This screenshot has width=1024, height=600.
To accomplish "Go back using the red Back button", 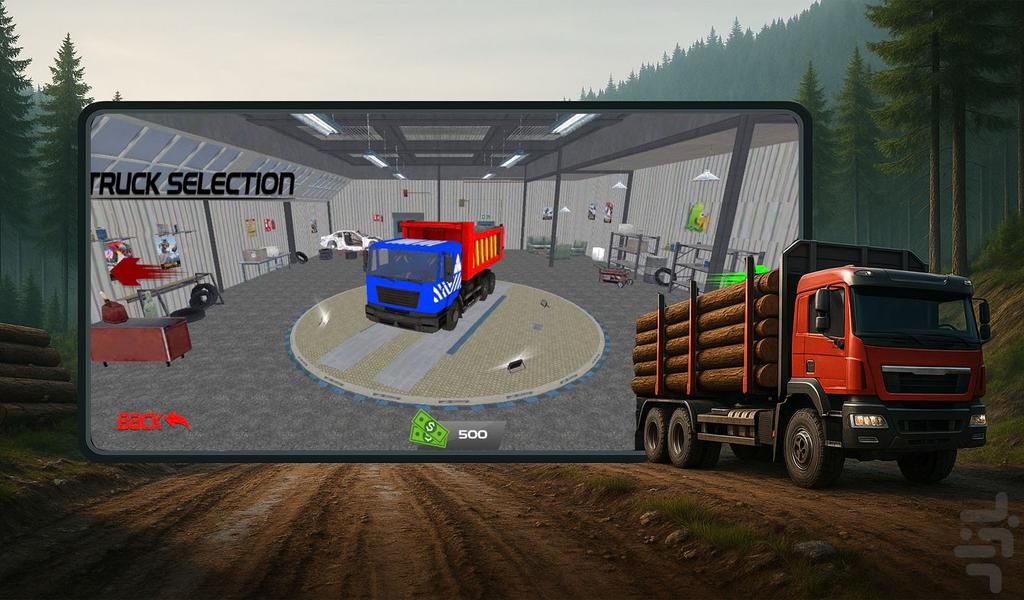I will [153, 421].
